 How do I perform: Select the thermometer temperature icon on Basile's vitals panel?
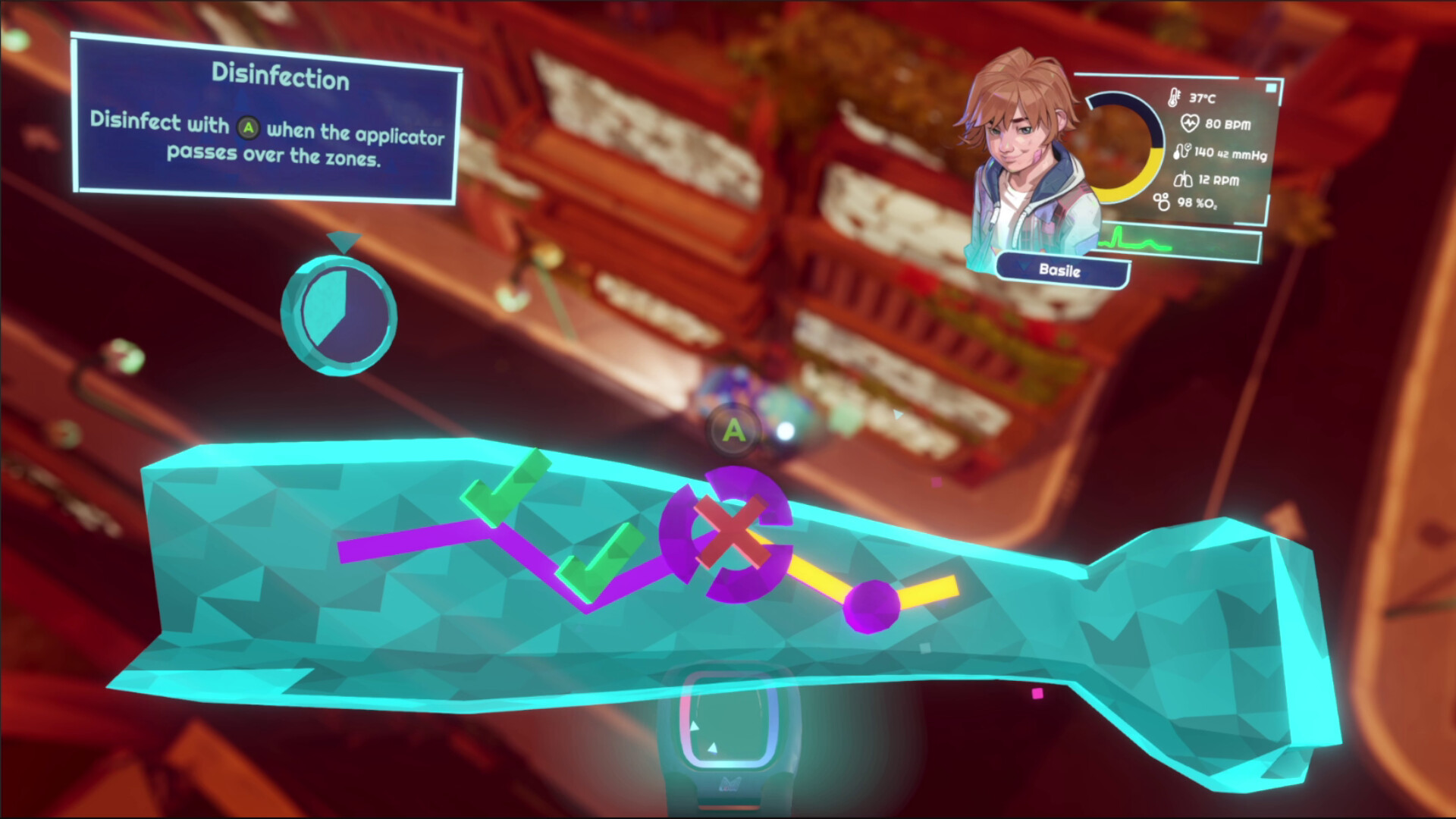1174,99
